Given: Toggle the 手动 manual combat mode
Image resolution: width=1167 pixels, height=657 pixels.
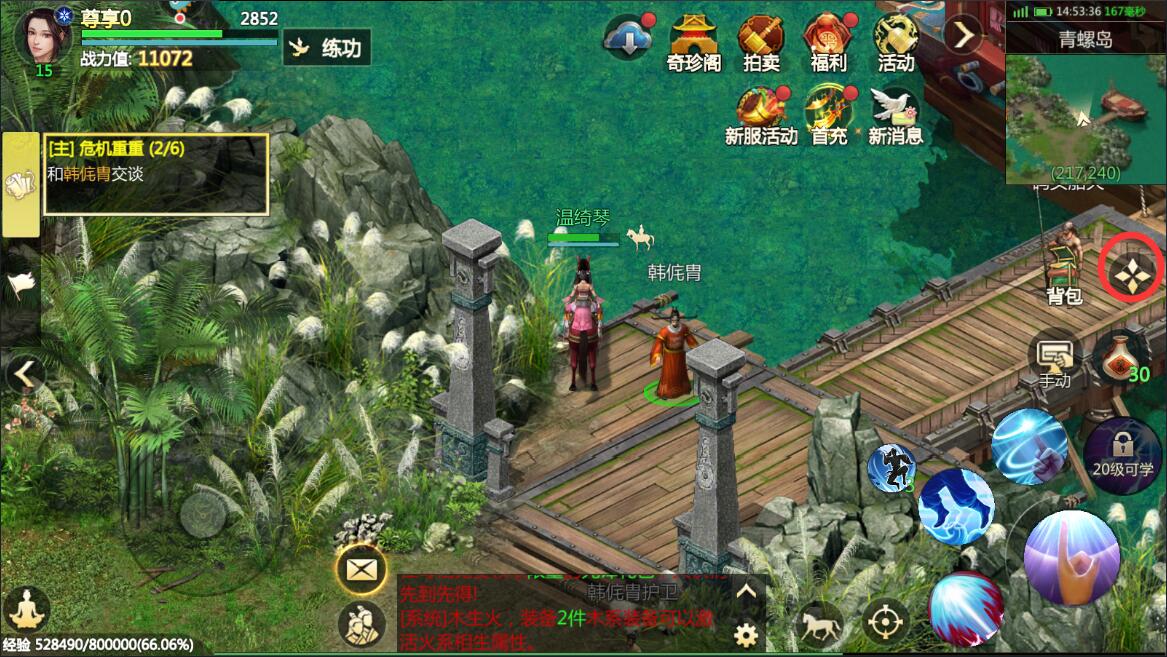Looking at the screenshot, I should (x=1055, y=360).
